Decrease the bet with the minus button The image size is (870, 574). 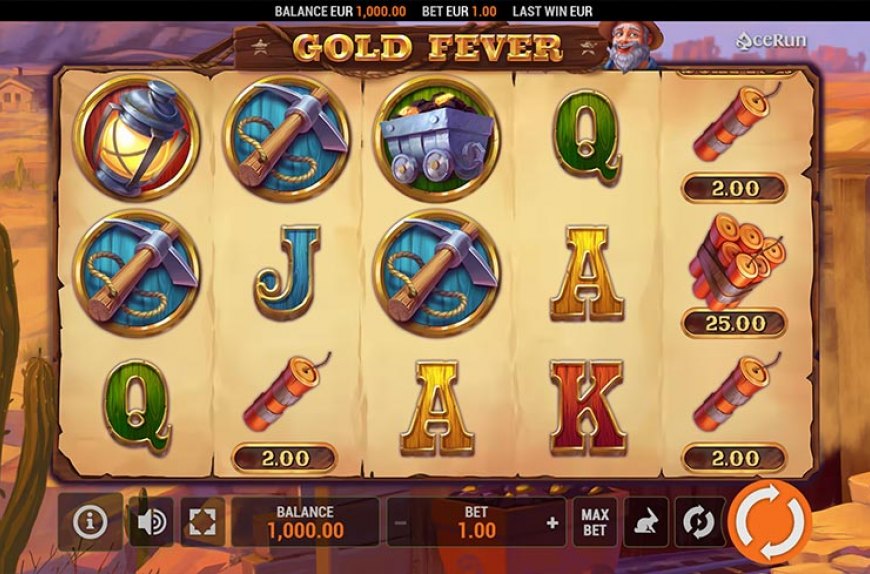[400, 522]
